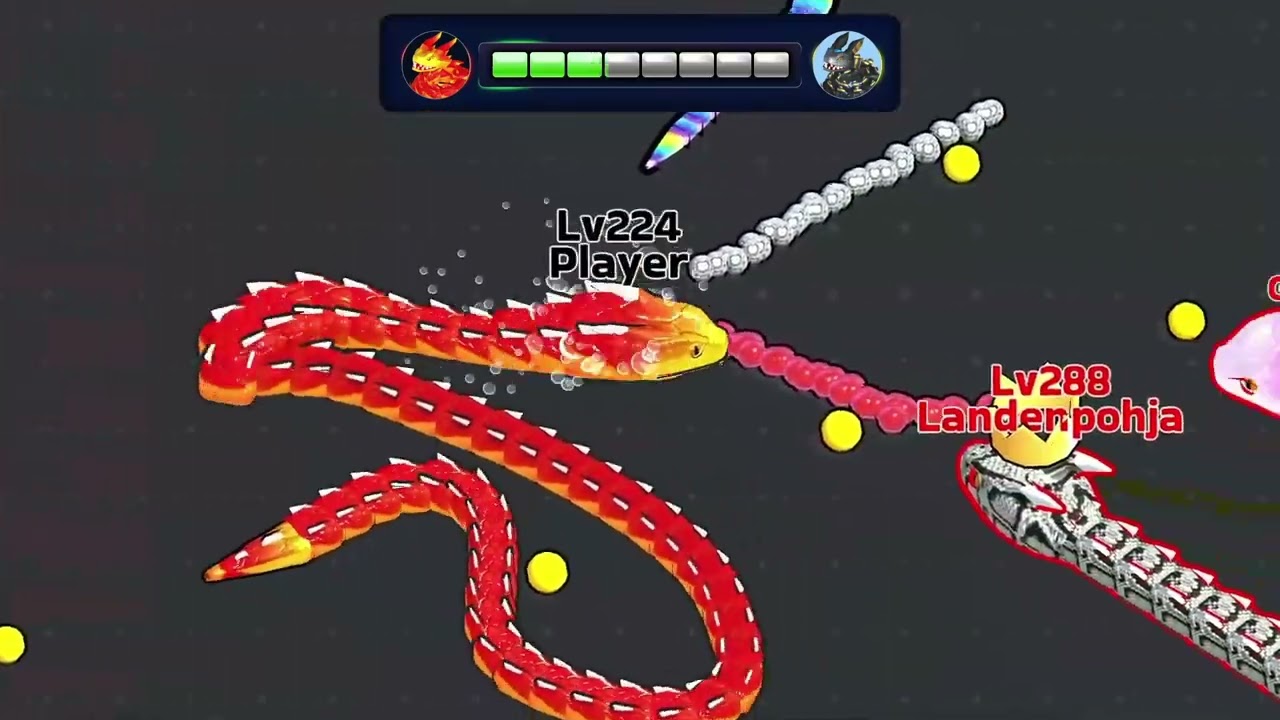The height and width of the screenshot is (720, 1280).
Task: Click the half-filled fourth progress segment
Action: point(620,65)
